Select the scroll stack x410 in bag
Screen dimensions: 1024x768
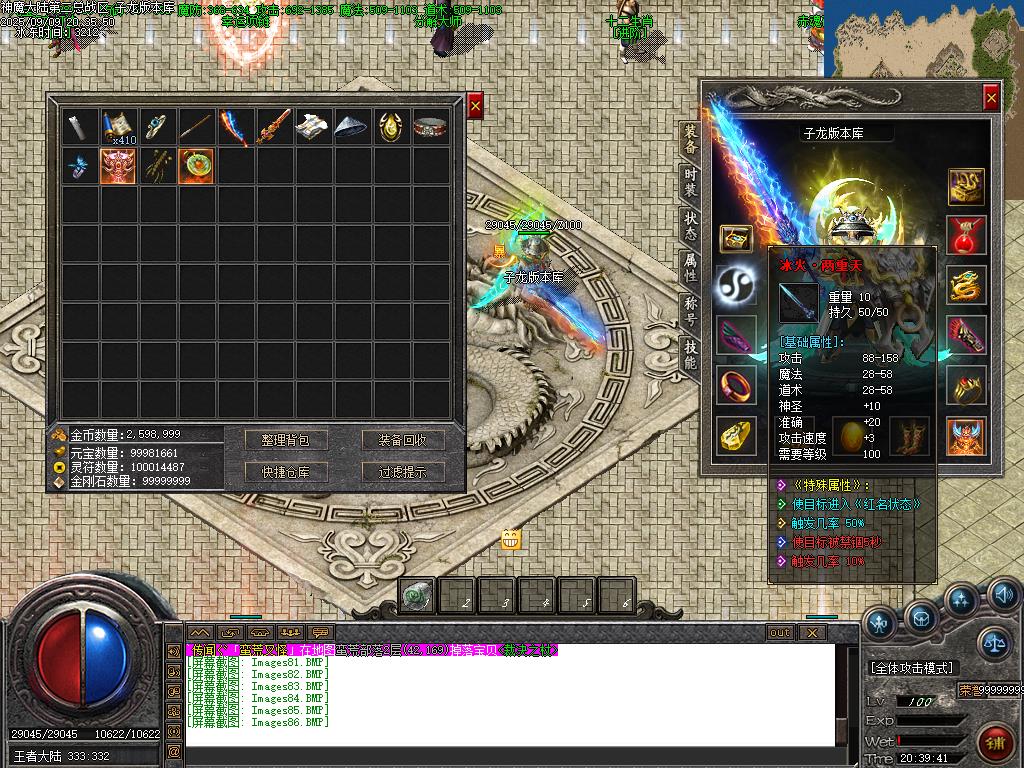click(x=118, y=126)
